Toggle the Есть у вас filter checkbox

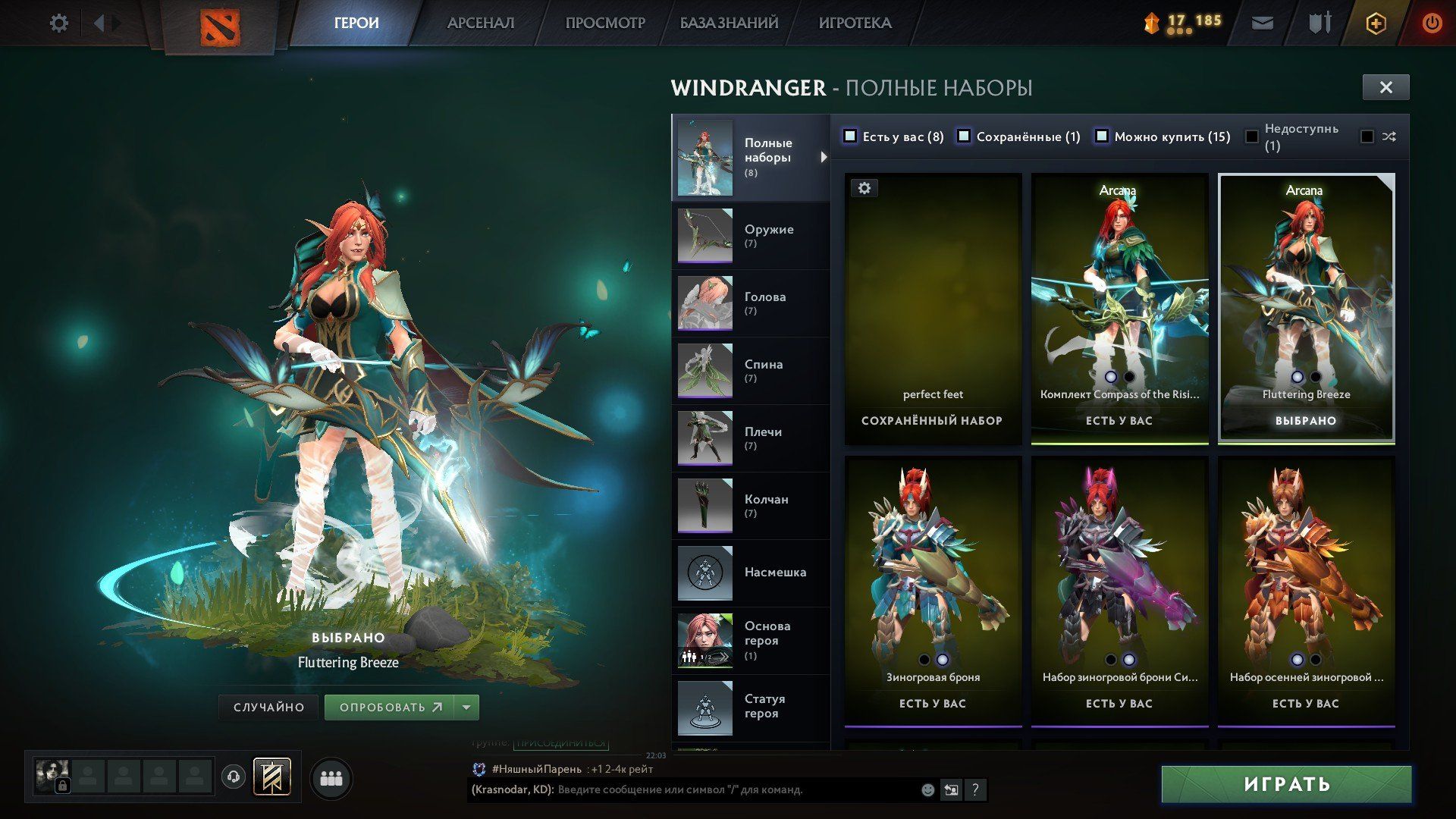pos(850,136)
